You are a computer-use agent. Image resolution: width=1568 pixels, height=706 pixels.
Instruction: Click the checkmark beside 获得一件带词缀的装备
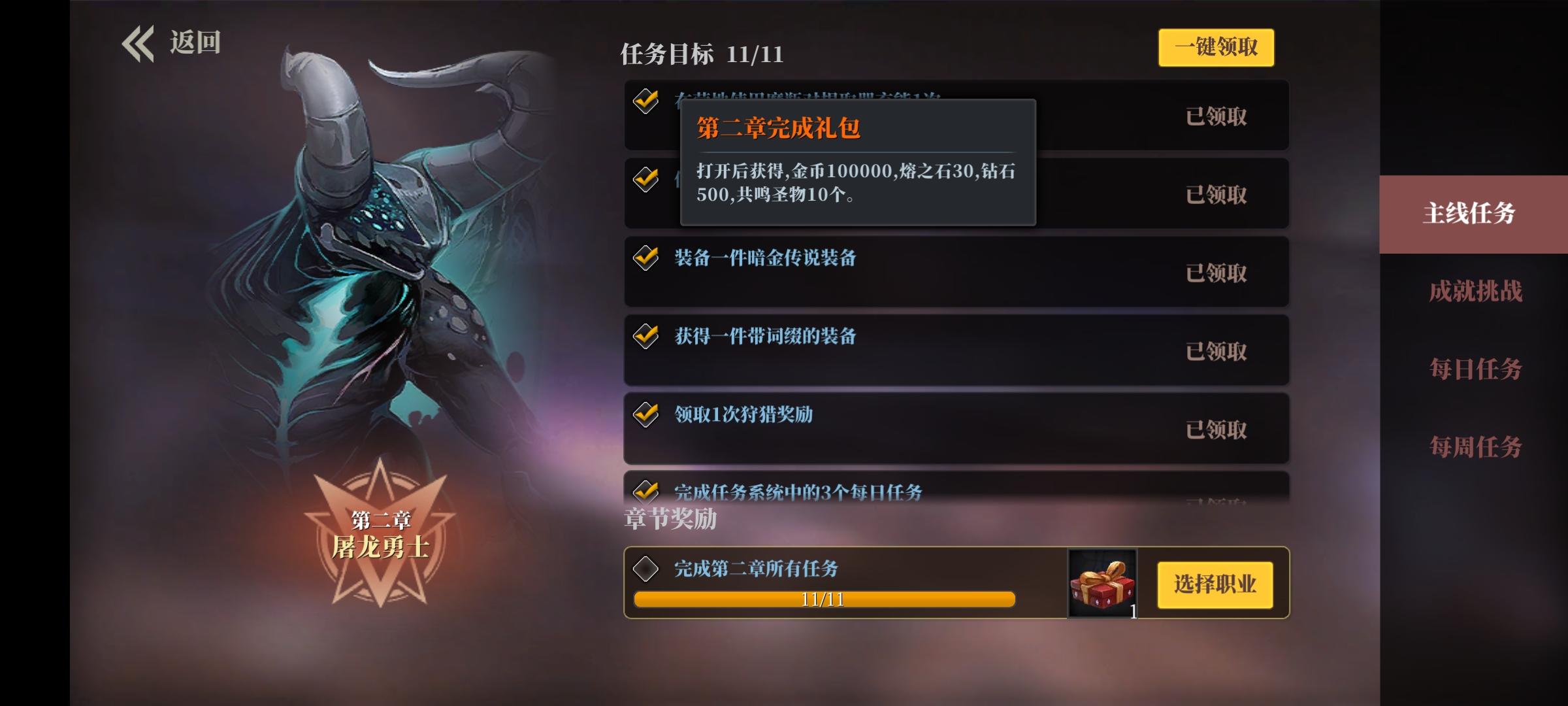(645, 336)
